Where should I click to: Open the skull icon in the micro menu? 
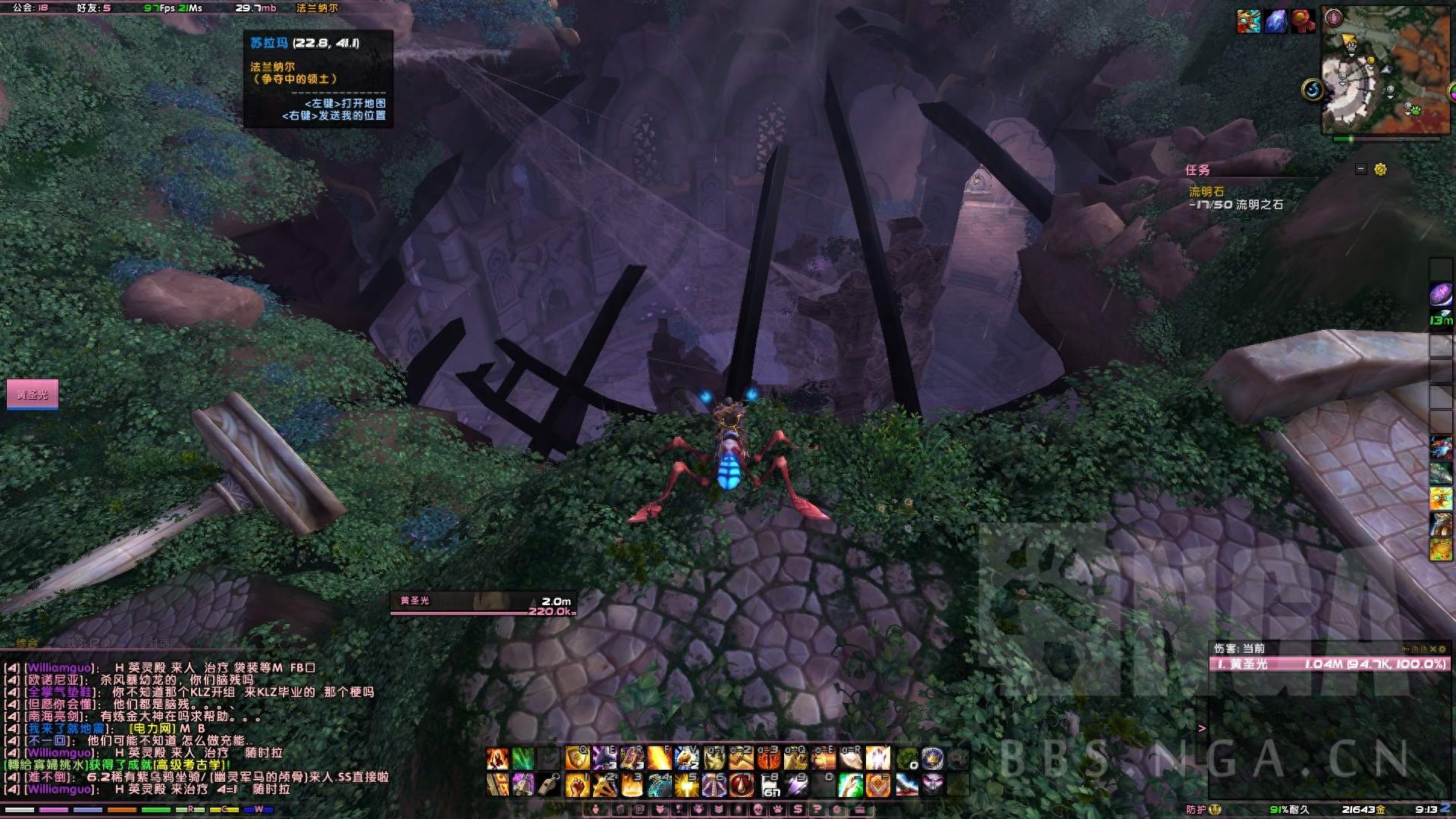[756, 810]
